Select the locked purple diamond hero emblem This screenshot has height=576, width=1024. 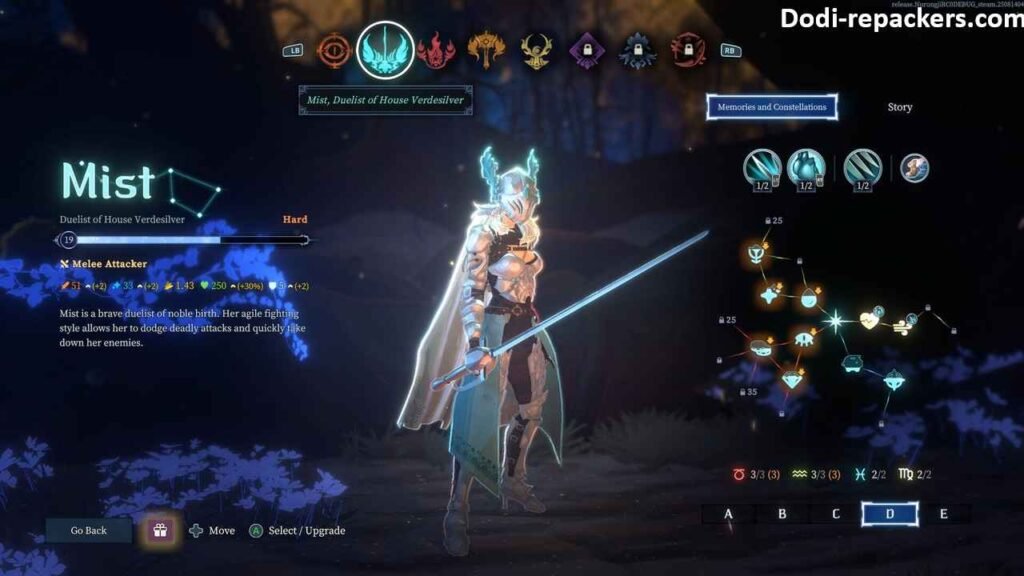coord(586,51)
